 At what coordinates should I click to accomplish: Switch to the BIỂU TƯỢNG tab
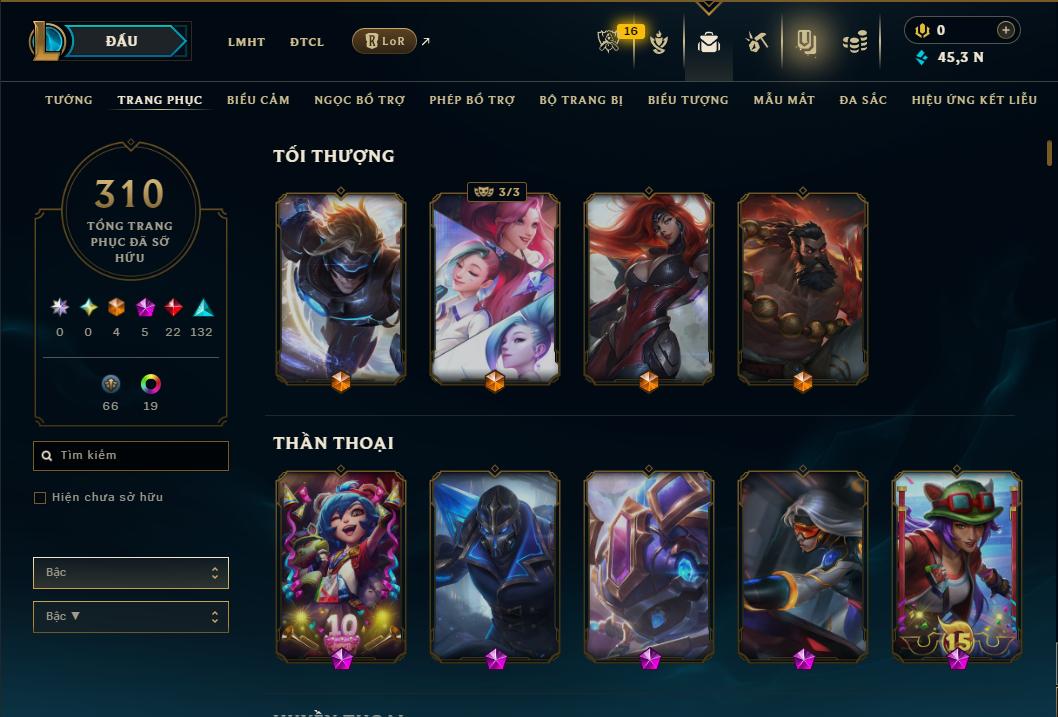pyautogui.click(x=688, y=100)
